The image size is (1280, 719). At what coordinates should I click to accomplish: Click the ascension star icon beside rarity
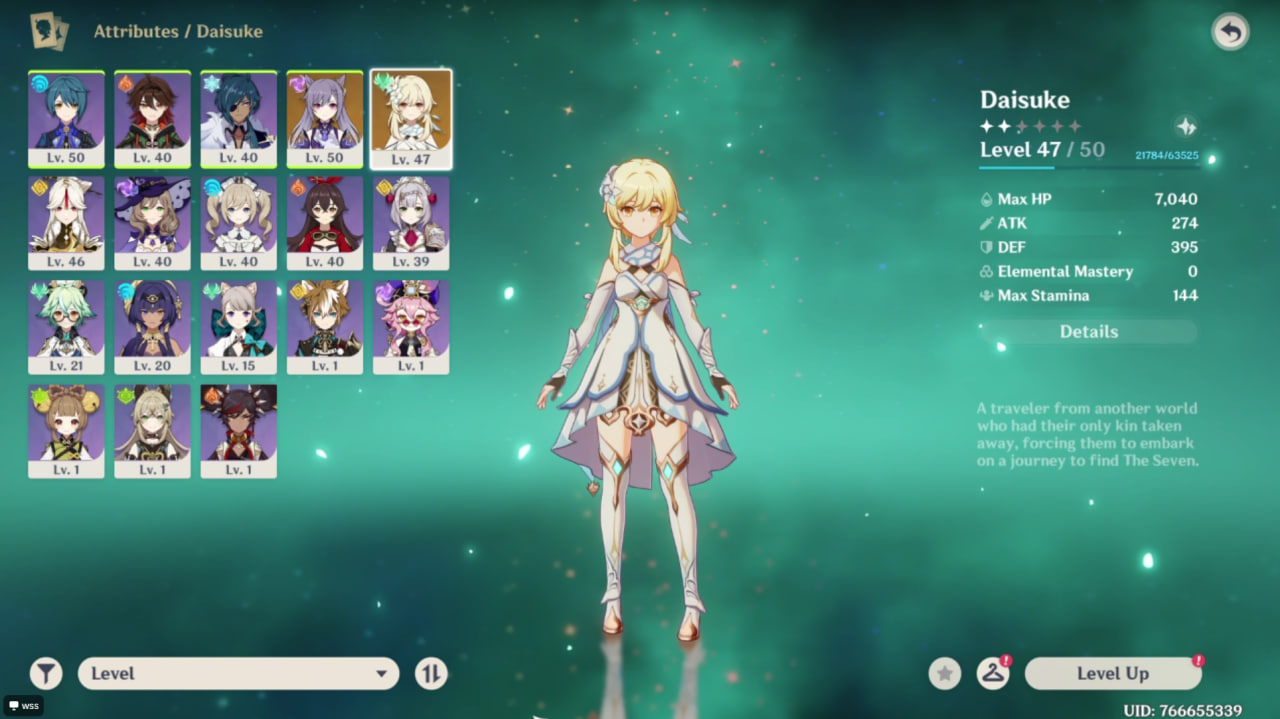1186,127
